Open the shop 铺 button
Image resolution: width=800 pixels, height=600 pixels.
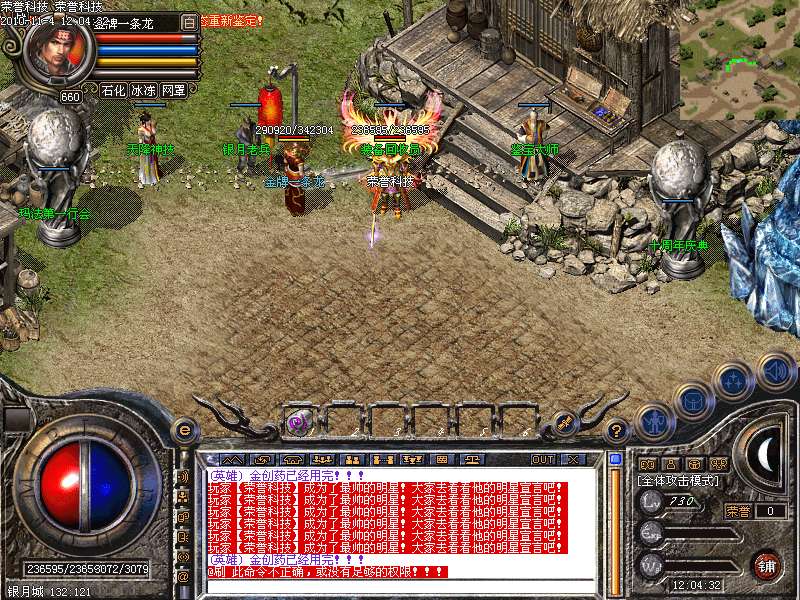767,564
